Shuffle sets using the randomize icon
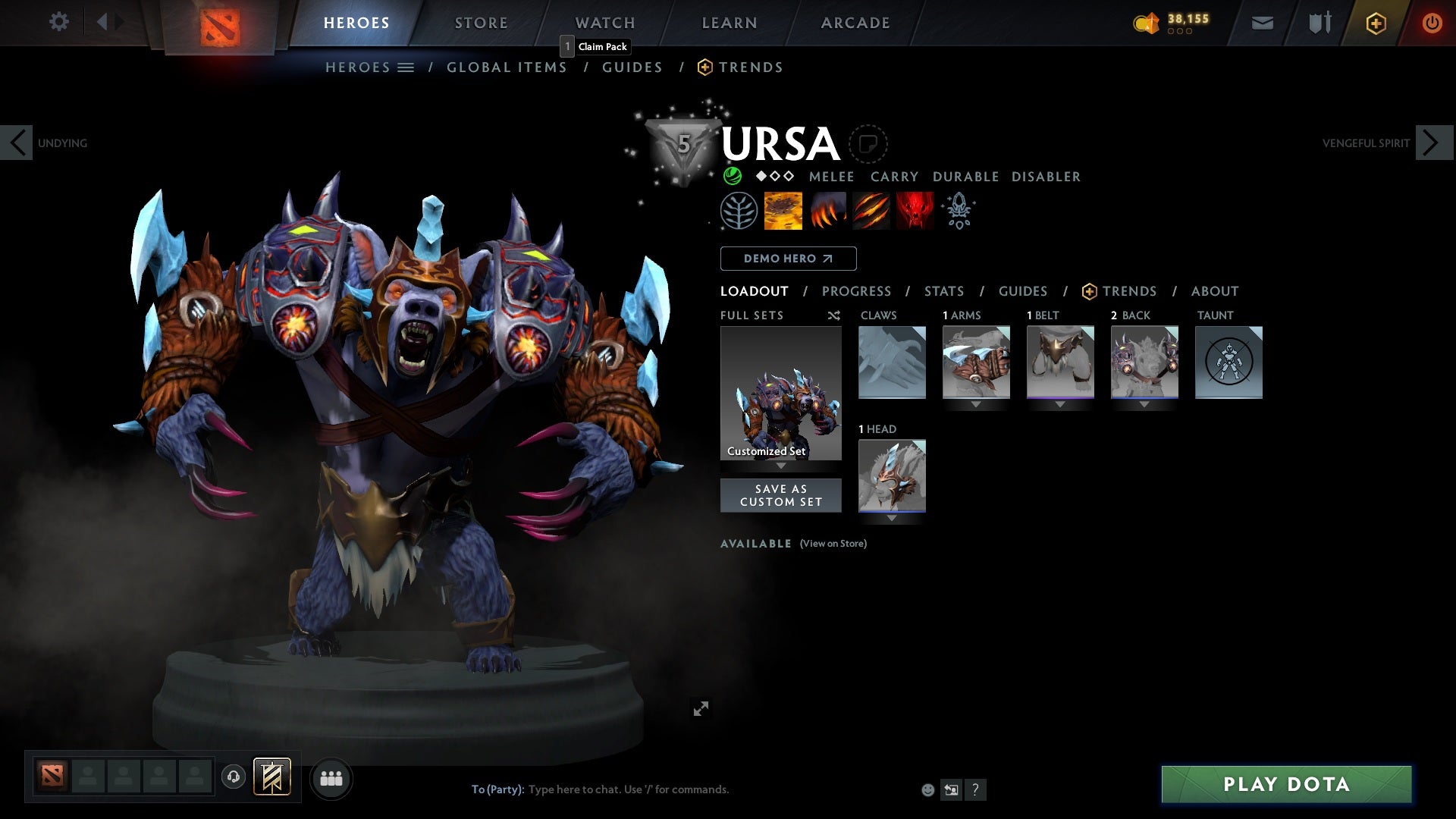Image resolution: width=1456 pixels, height=819 pixels. pos(833,315)
